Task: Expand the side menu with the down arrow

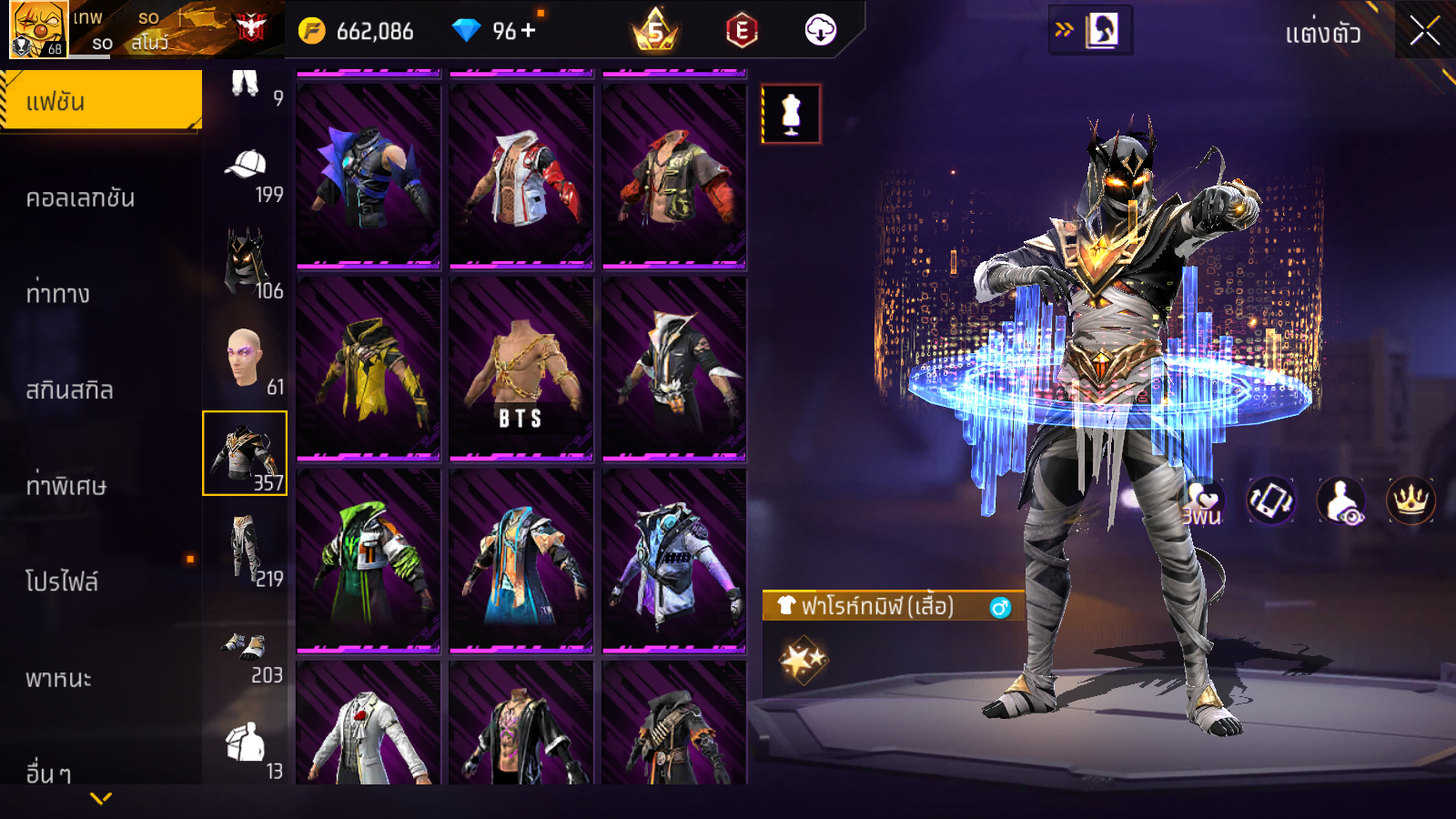Action: point(101,798)
